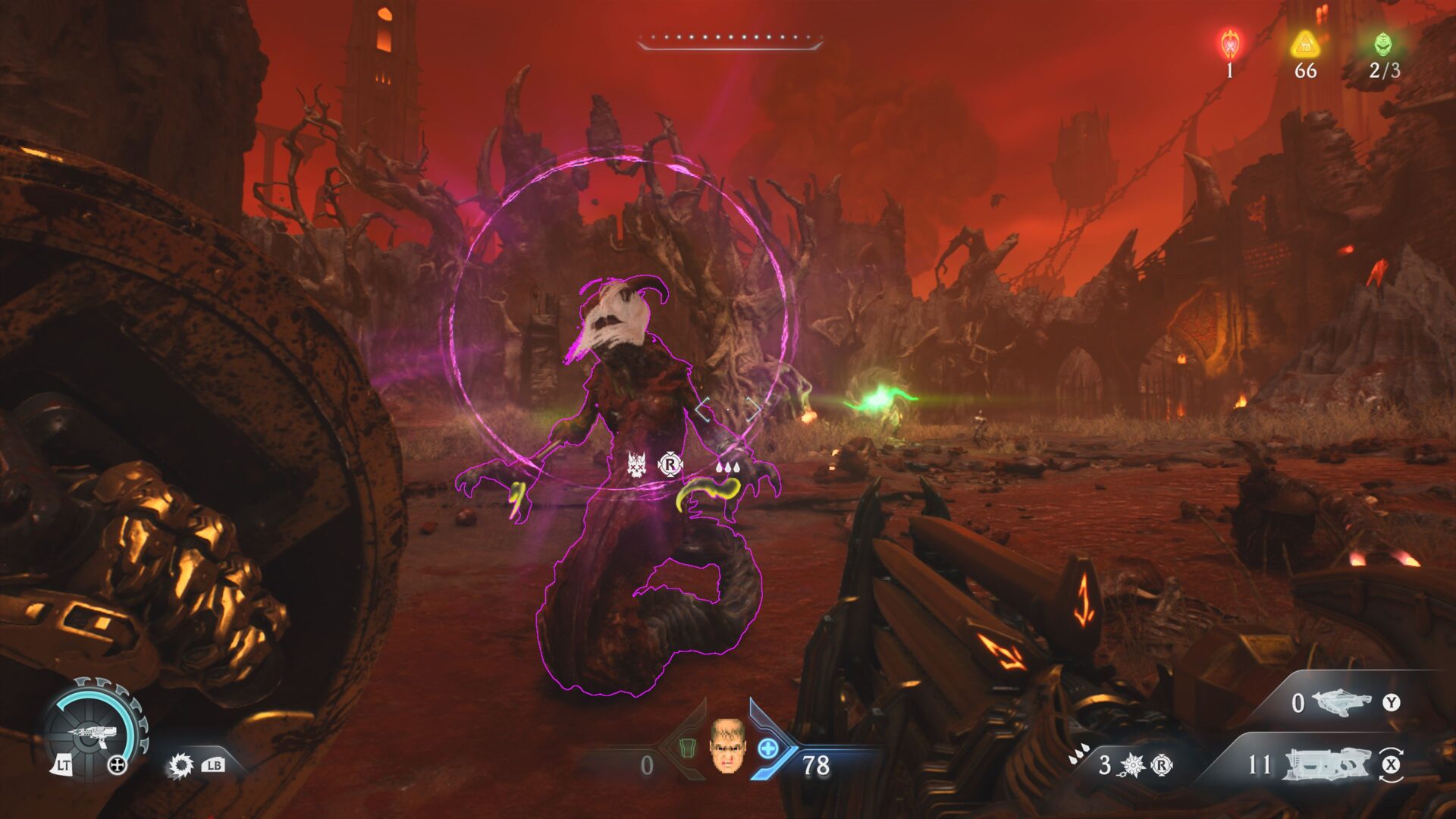Toggle the R button prompt on the demon
The width and height of the screenshot is (1456, 819).
coord(671,464)
